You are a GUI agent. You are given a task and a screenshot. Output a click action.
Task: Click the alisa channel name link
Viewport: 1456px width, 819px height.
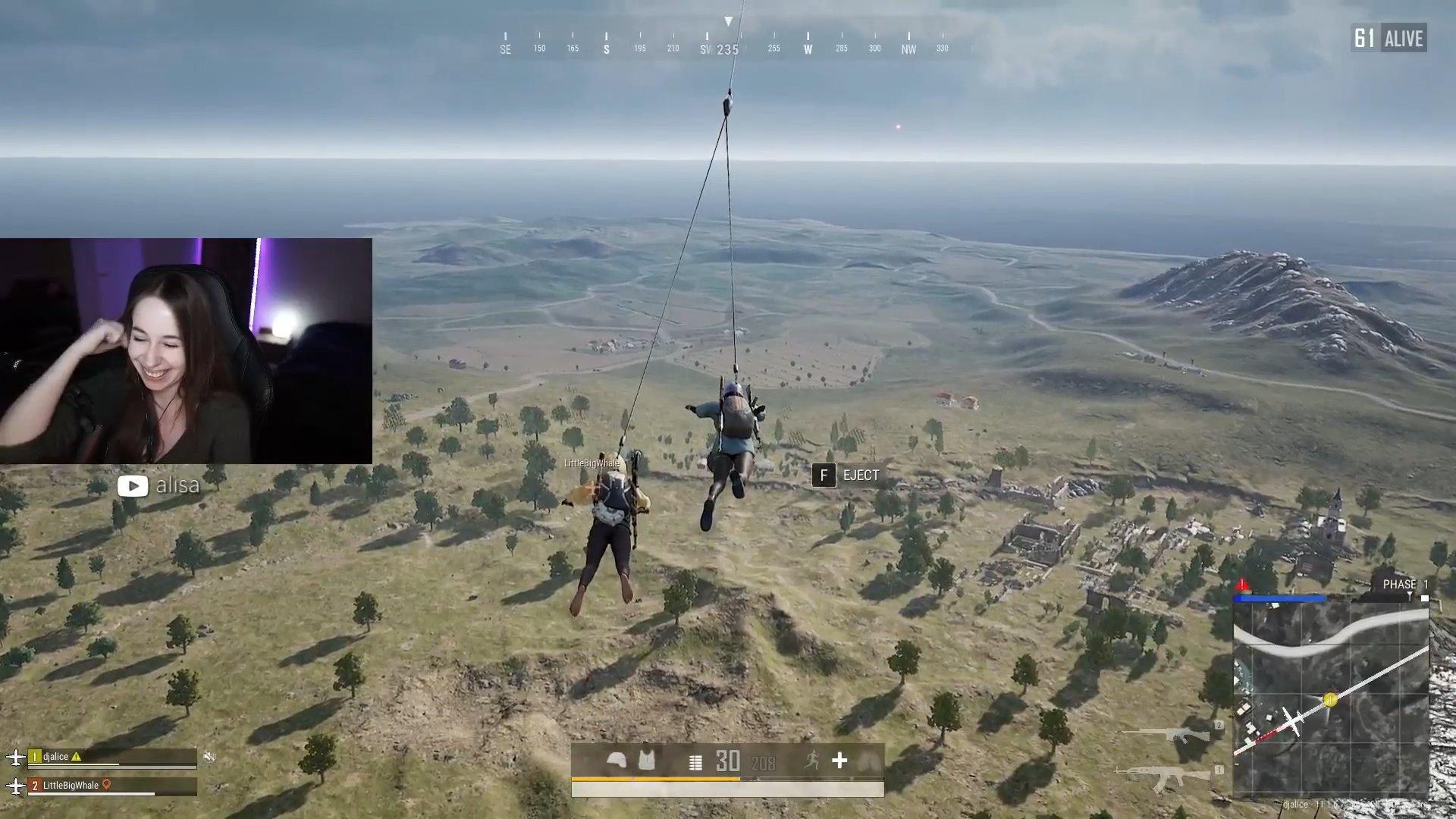click(177, 485)
